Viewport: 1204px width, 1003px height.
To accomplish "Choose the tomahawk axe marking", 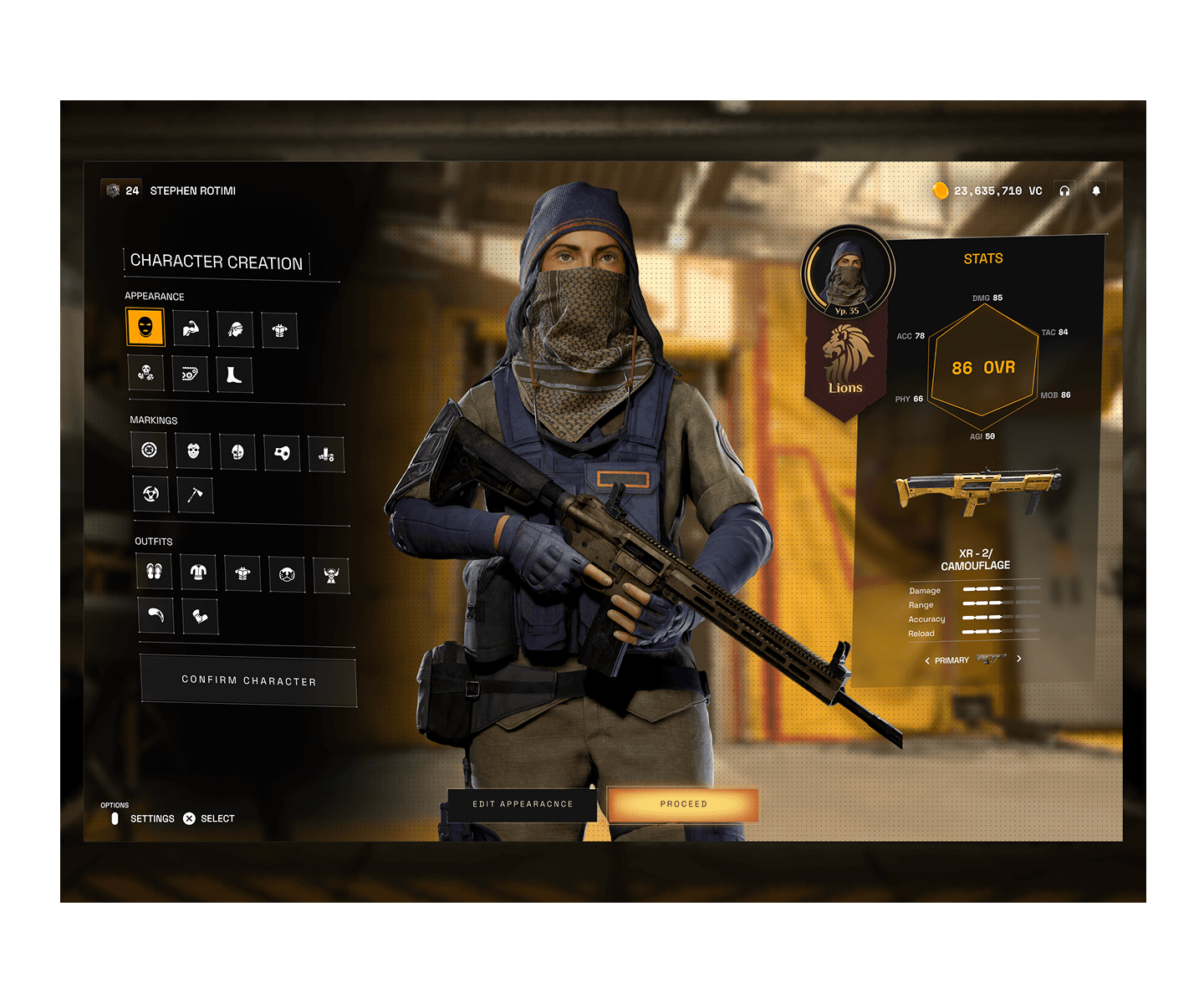I will click(195, 495).
